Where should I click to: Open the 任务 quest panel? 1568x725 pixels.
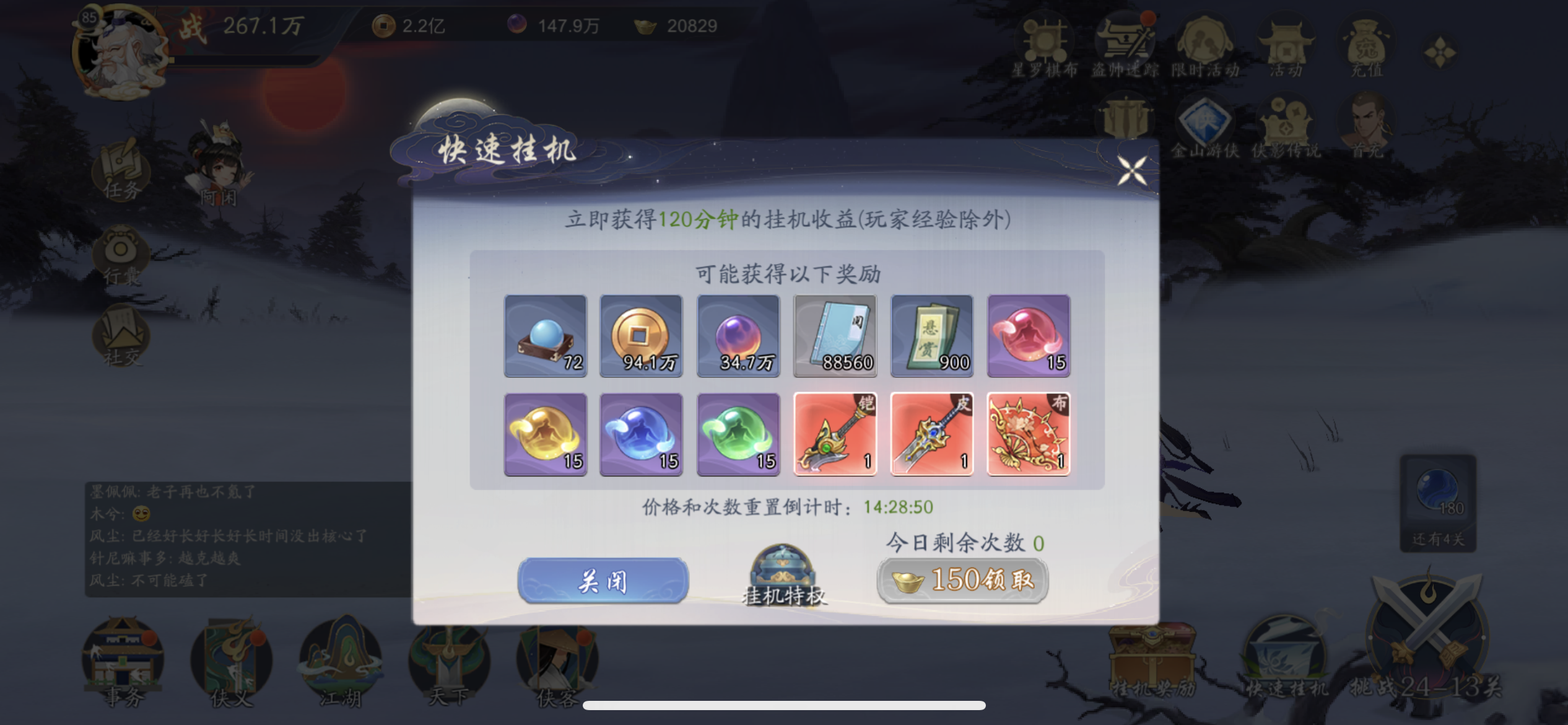(121, 172)
